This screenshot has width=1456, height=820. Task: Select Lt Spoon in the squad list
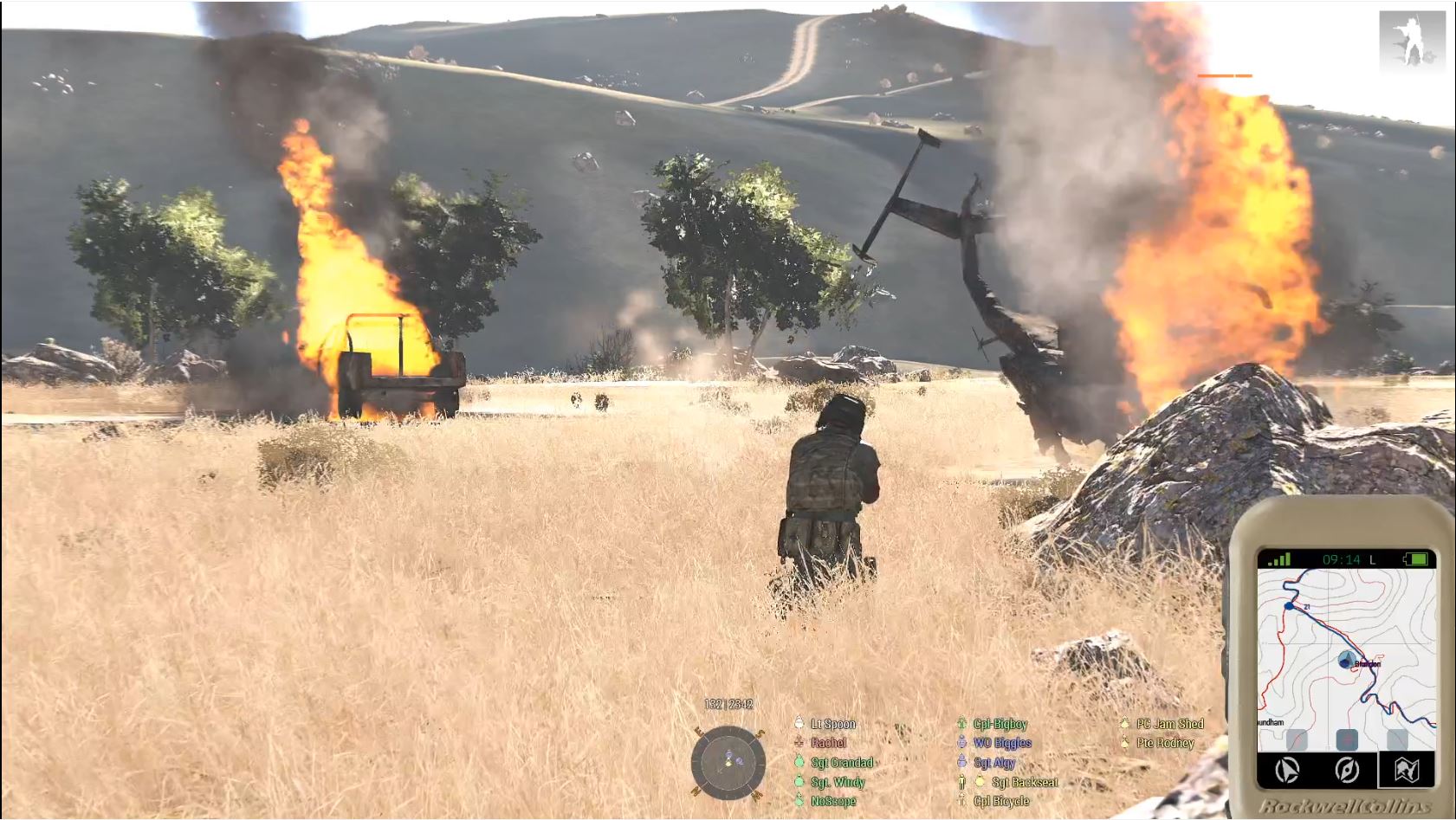(x=832, y=724)
